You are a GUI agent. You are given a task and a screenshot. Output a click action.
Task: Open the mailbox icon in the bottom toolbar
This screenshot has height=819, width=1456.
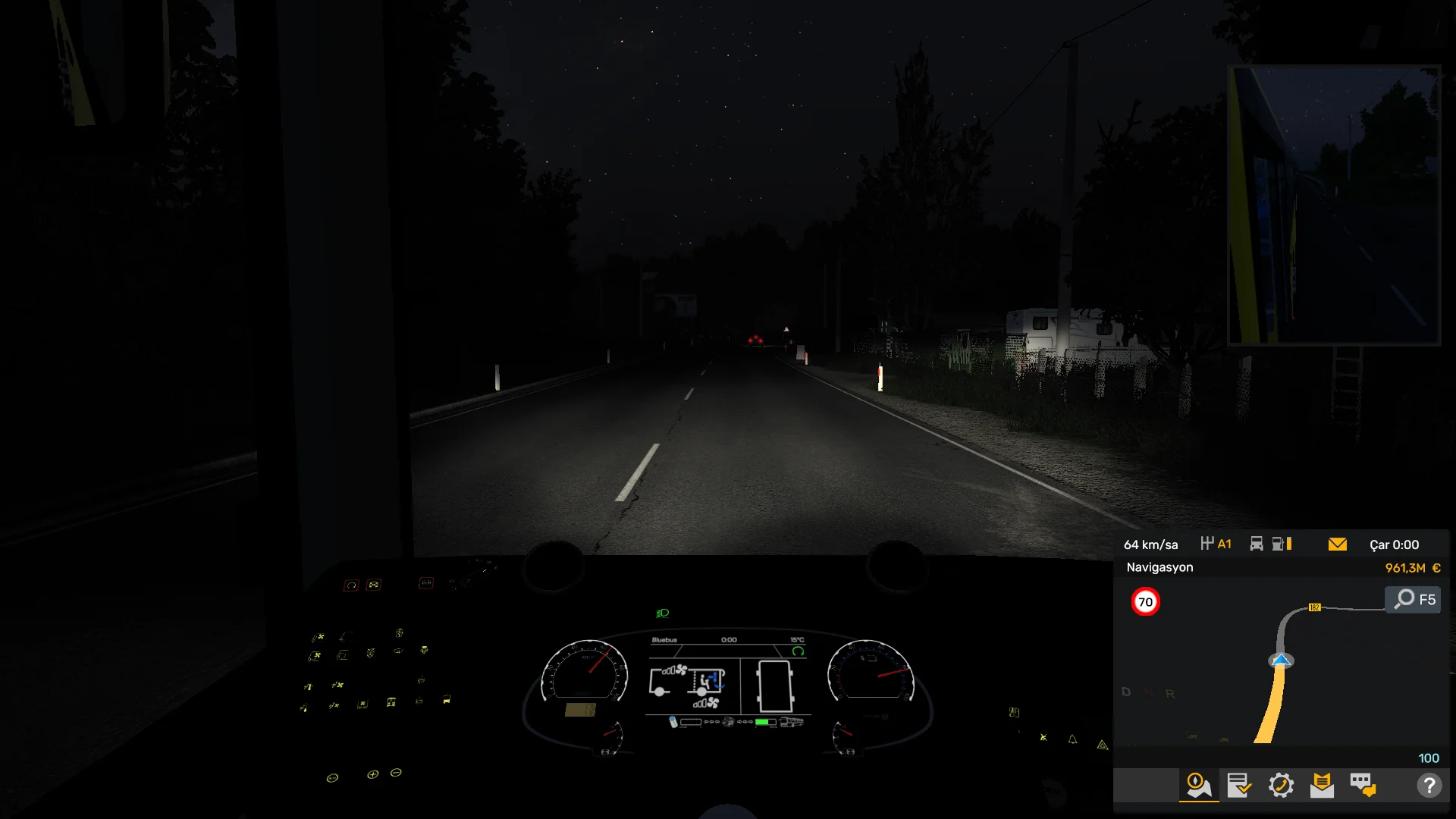click(1322, 786)
